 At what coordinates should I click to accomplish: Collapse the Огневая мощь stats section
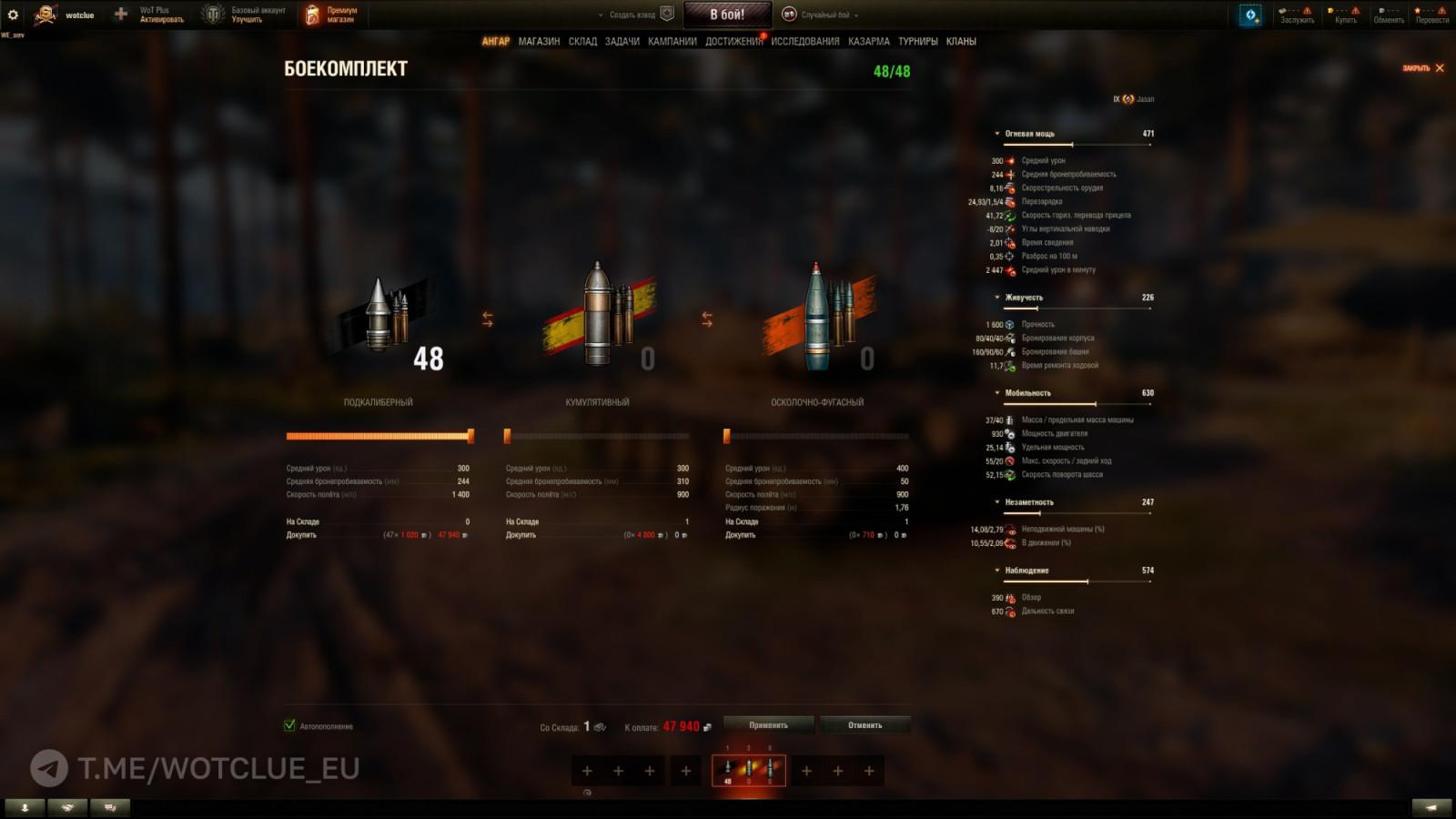(x=998, y=132)
